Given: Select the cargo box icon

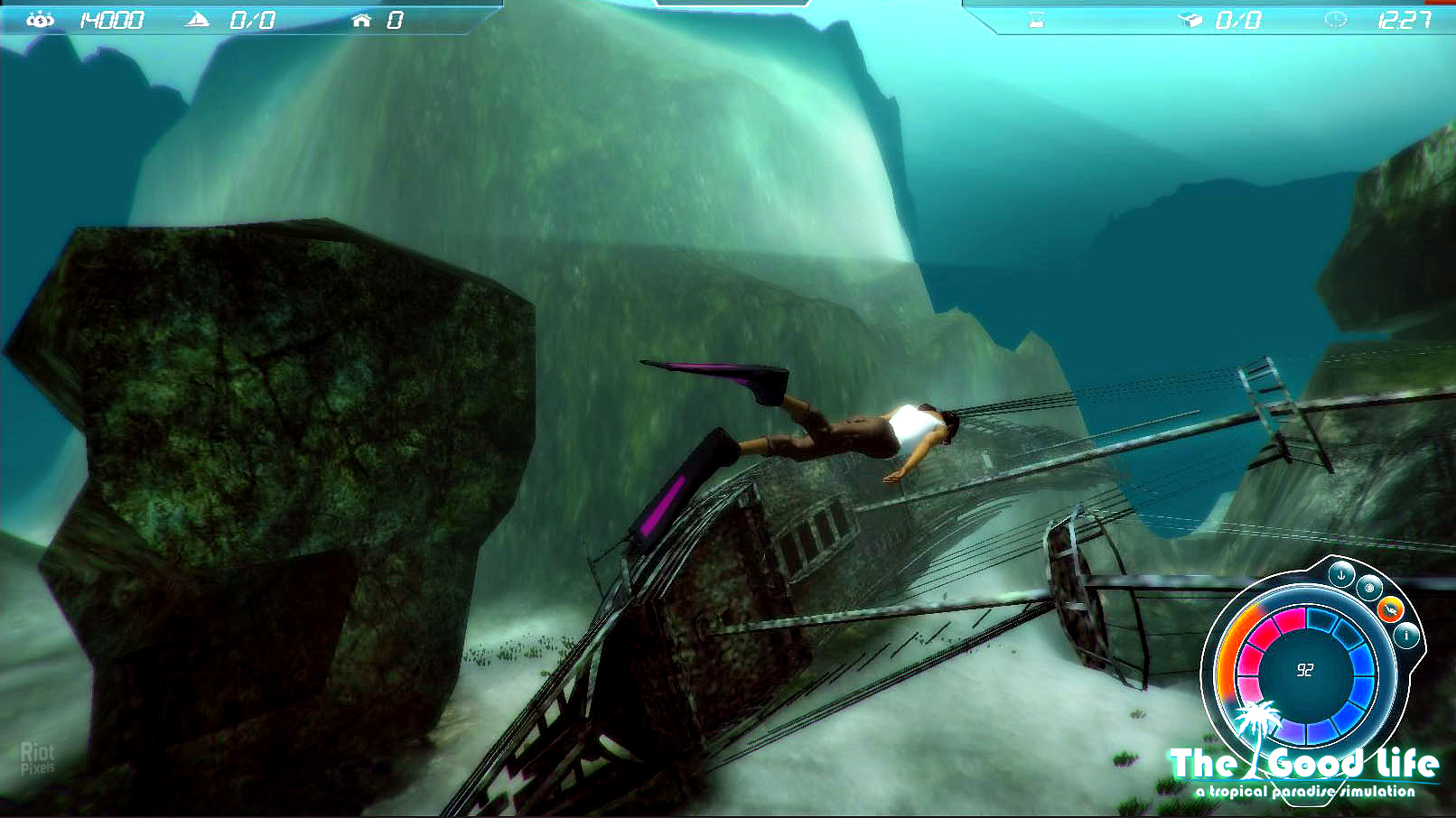Looking at the screenshot, I should (x=1190, y=20).
